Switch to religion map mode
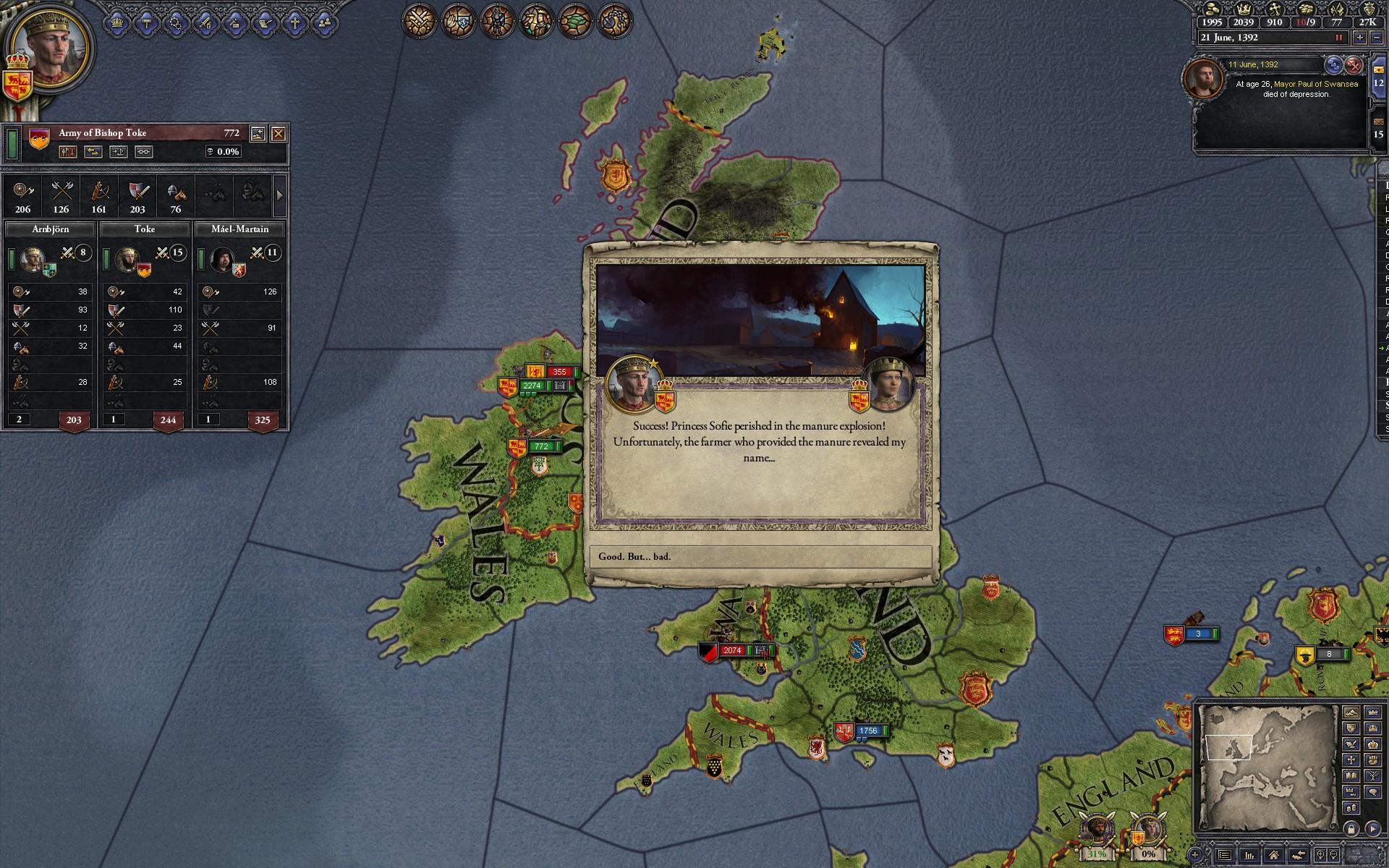Screen dimensions: 1389x868 pos(1351,759)
